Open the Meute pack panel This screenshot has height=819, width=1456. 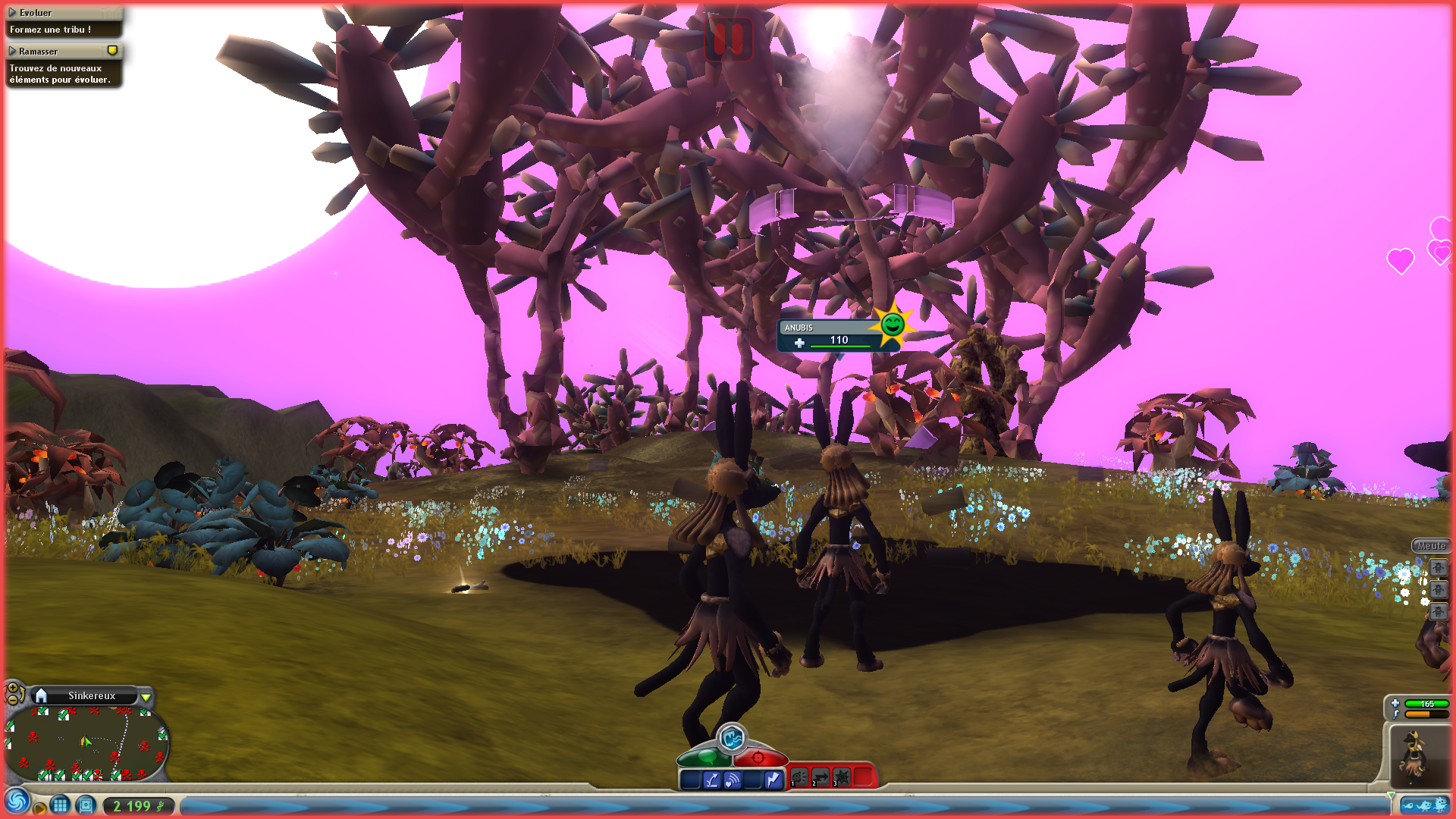point(1430,545)
